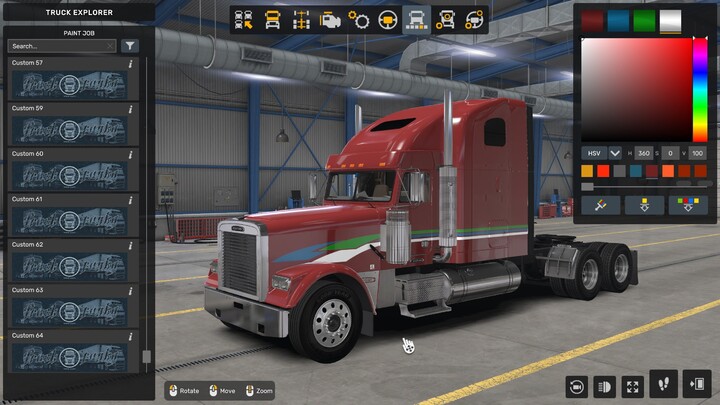
Task: Select the truck cabin category icon
Action: [x=272, y=19]
